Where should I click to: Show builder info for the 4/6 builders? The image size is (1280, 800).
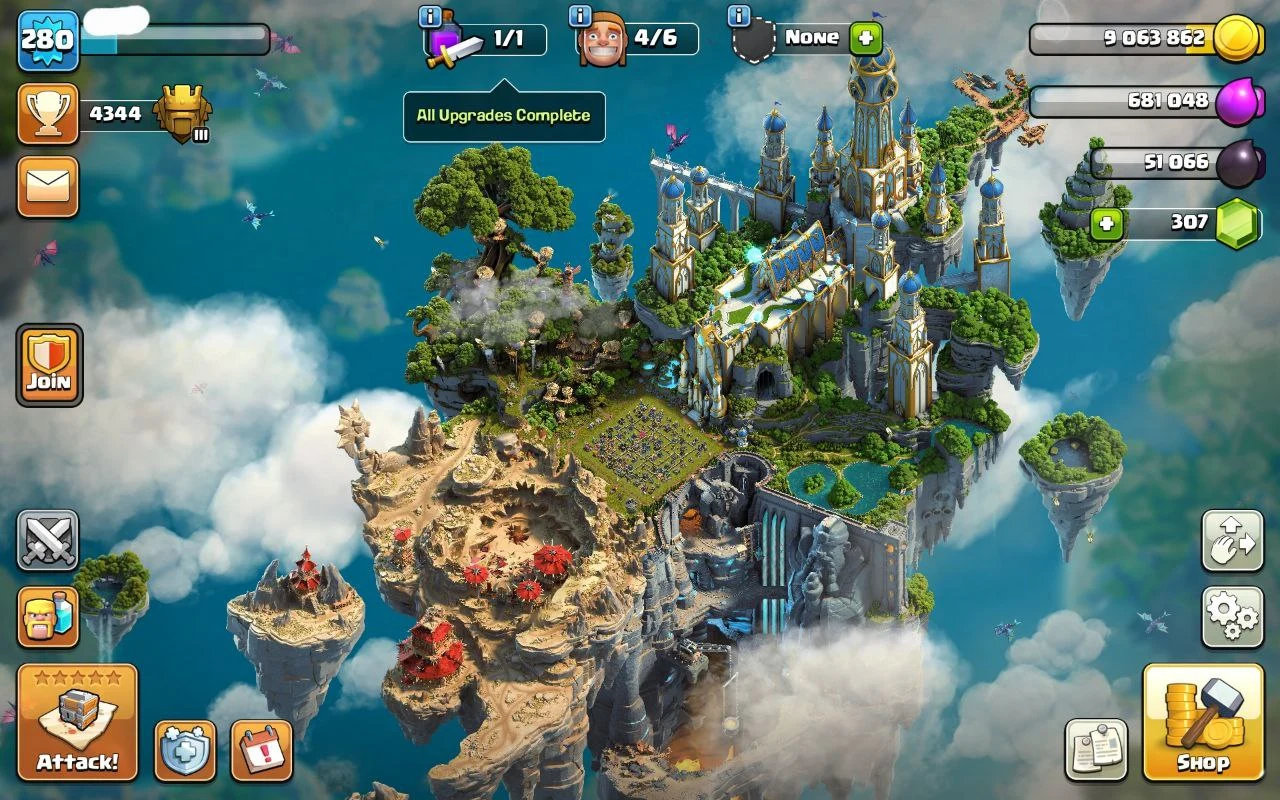point(579,16)
